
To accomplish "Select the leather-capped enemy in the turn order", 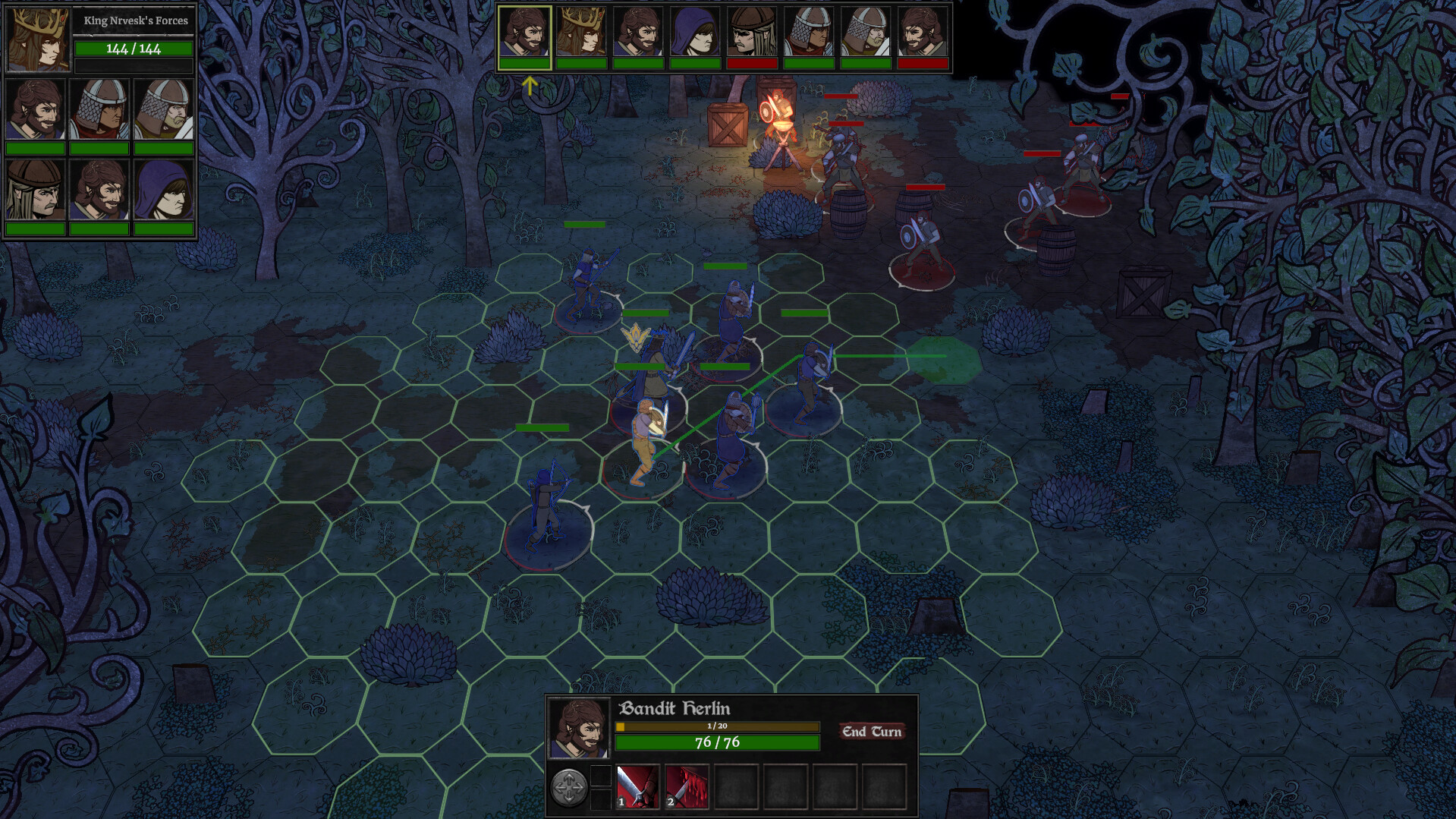I will click(x=752, y=33).
